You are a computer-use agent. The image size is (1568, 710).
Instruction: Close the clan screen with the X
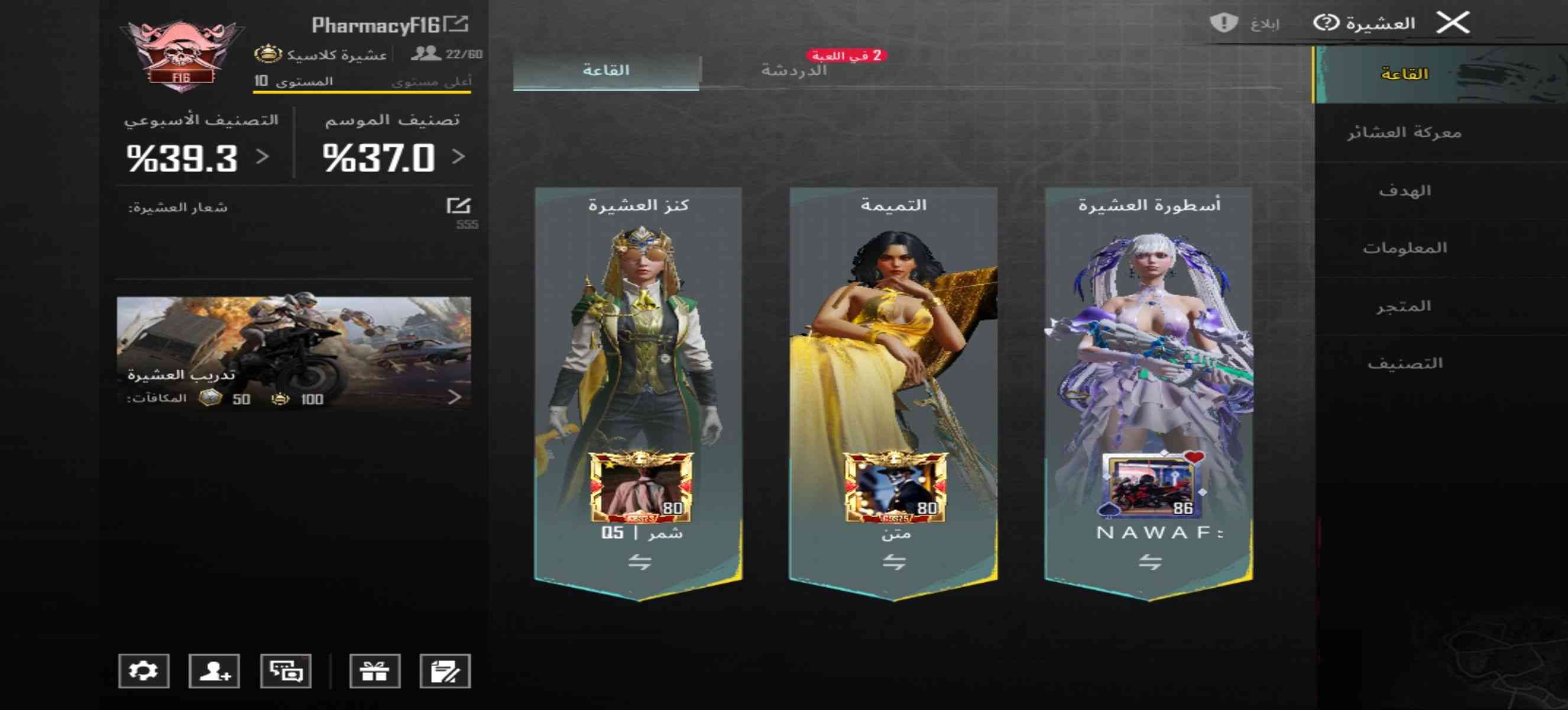(x=1452, y=23)
